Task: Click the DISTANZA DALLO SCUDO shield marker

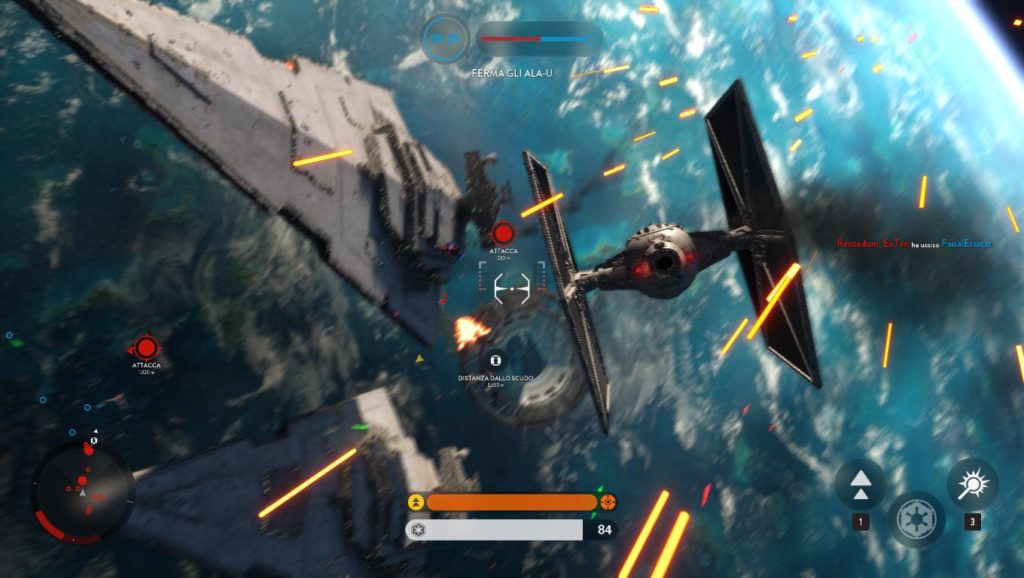Action: [x=494, y=360]
